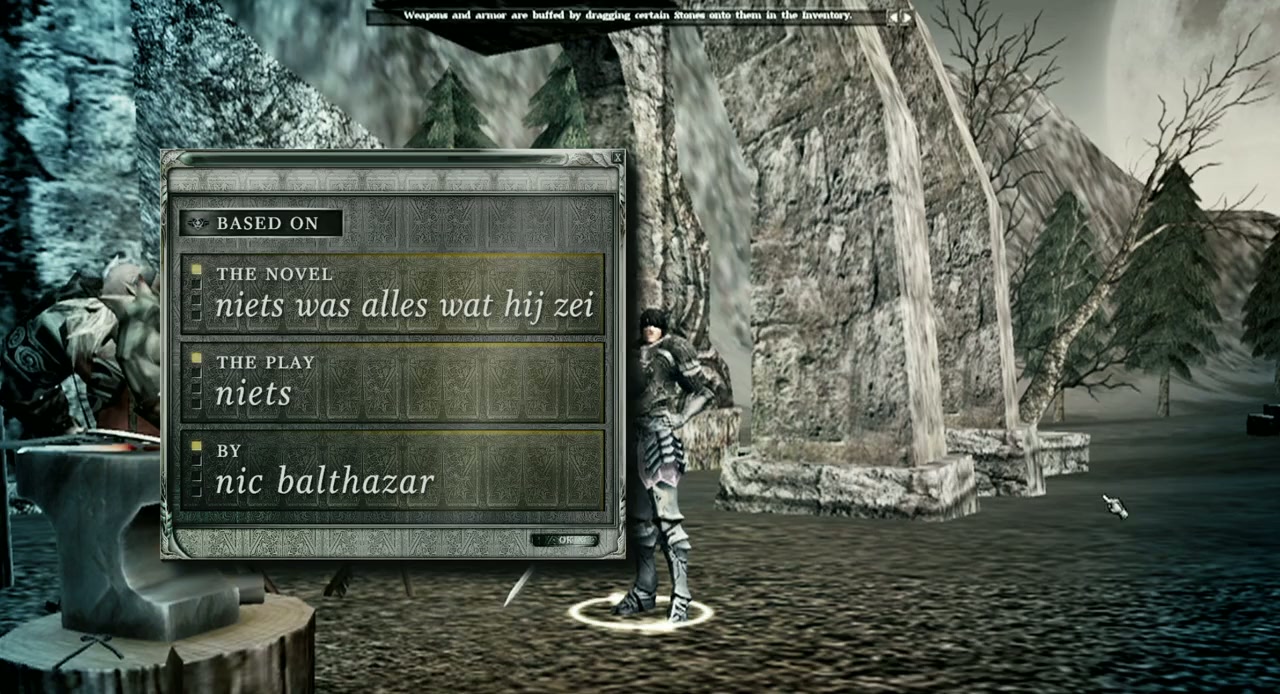Pick the 'by nic balthazar' row
Image resolution: width=1280 pixels, height=694 pixels.
coord(392,468)
